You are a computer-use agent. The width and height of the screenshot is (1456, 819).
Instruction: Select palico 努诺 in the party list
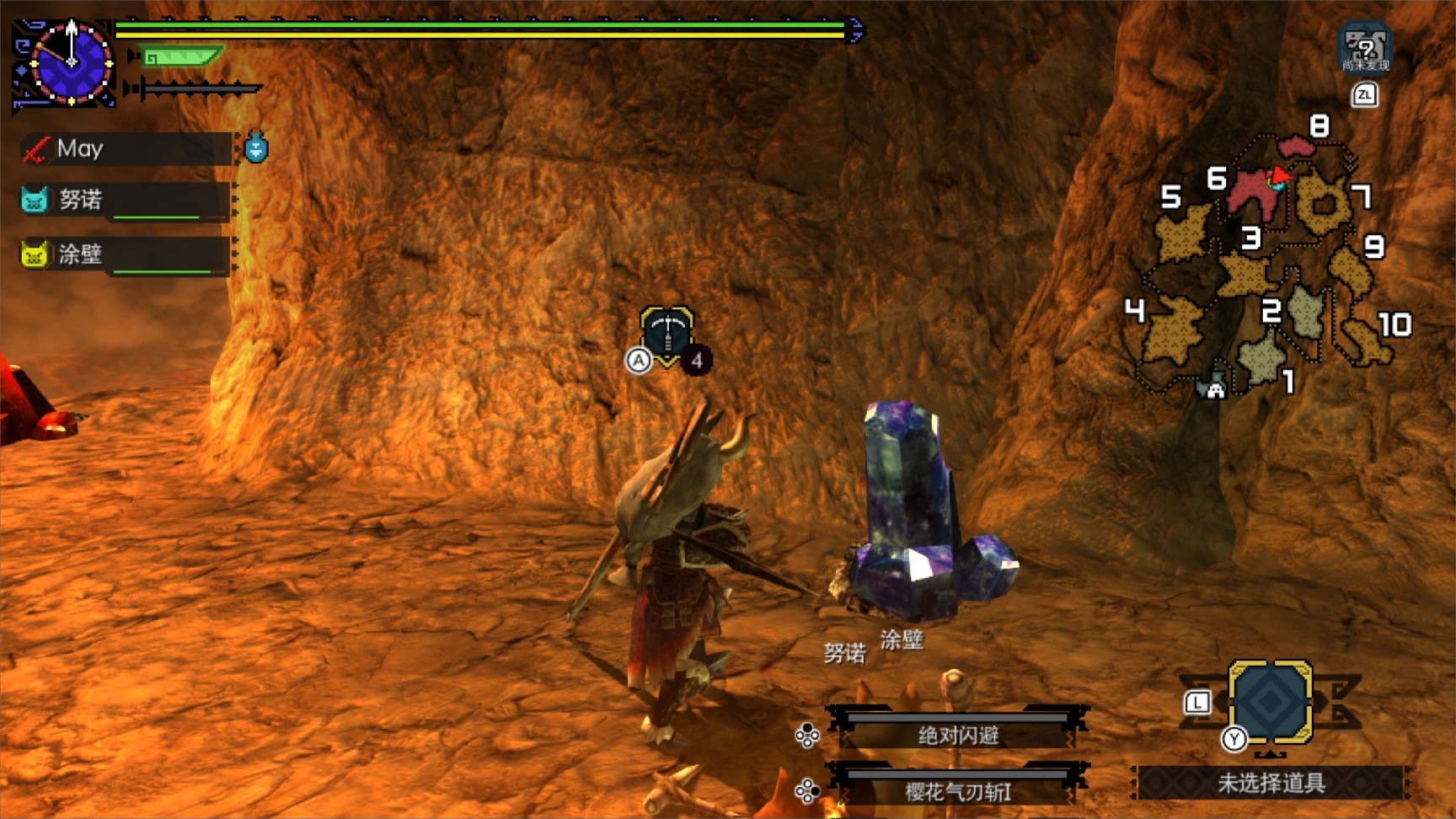point(126,201)
